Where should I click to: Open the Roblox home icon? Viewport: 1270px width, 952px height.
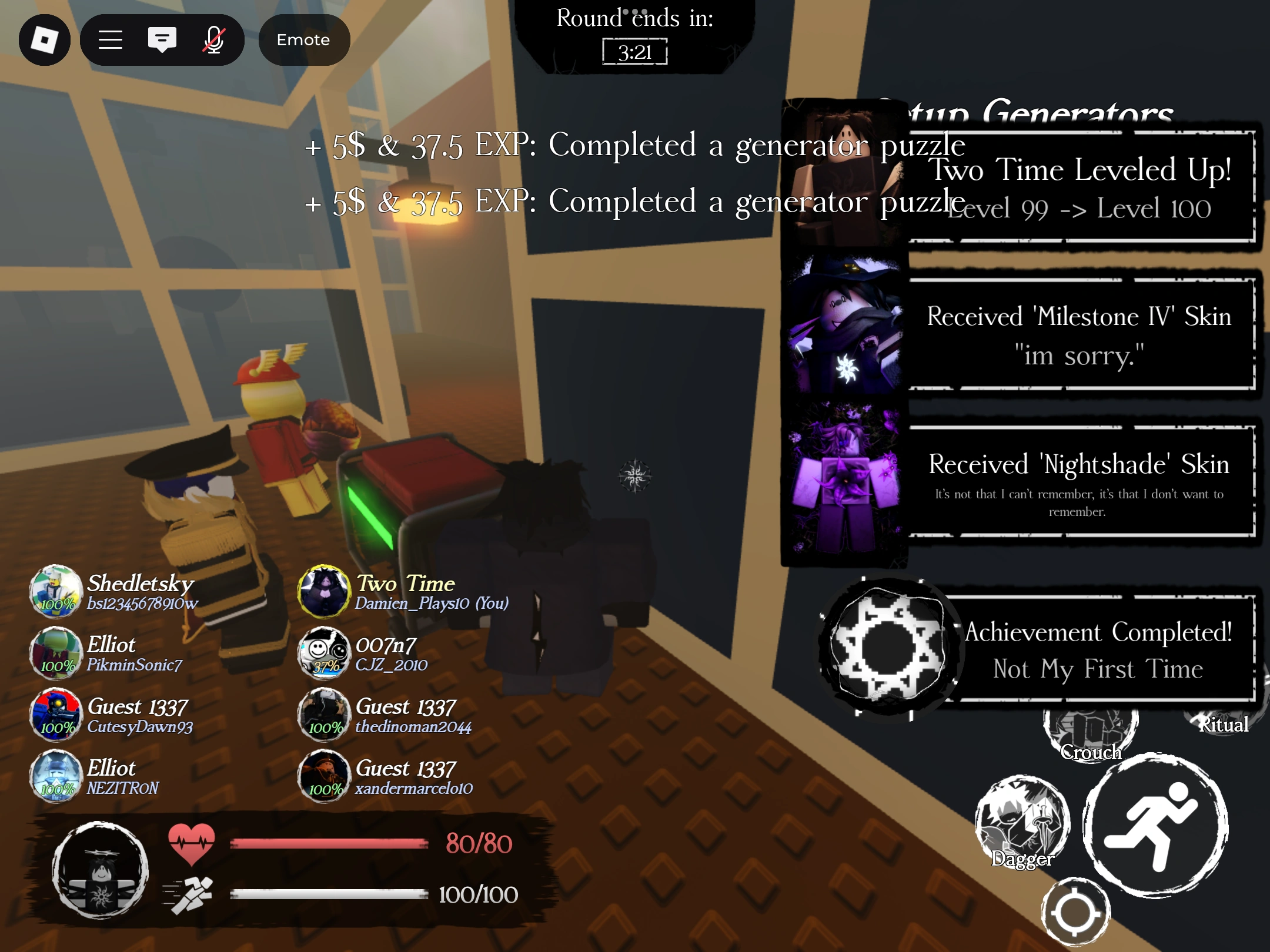[x=45, y=39]
